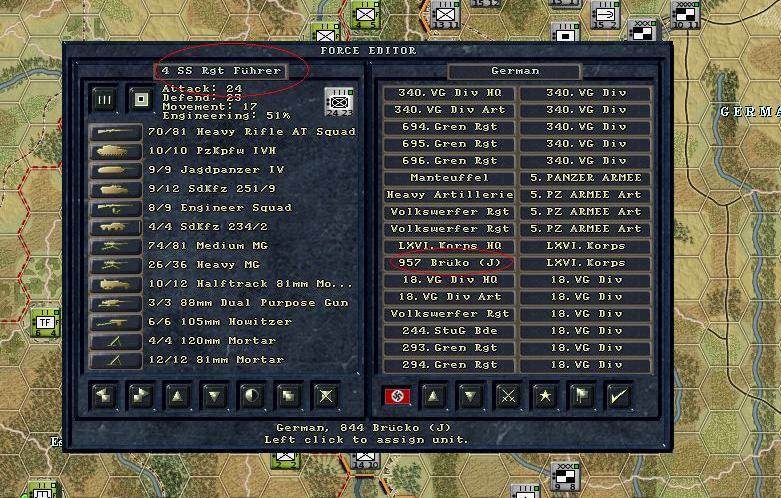Select the 340. VG Div Art unit
Screen dimensions: 781x498
coord(449,110)
